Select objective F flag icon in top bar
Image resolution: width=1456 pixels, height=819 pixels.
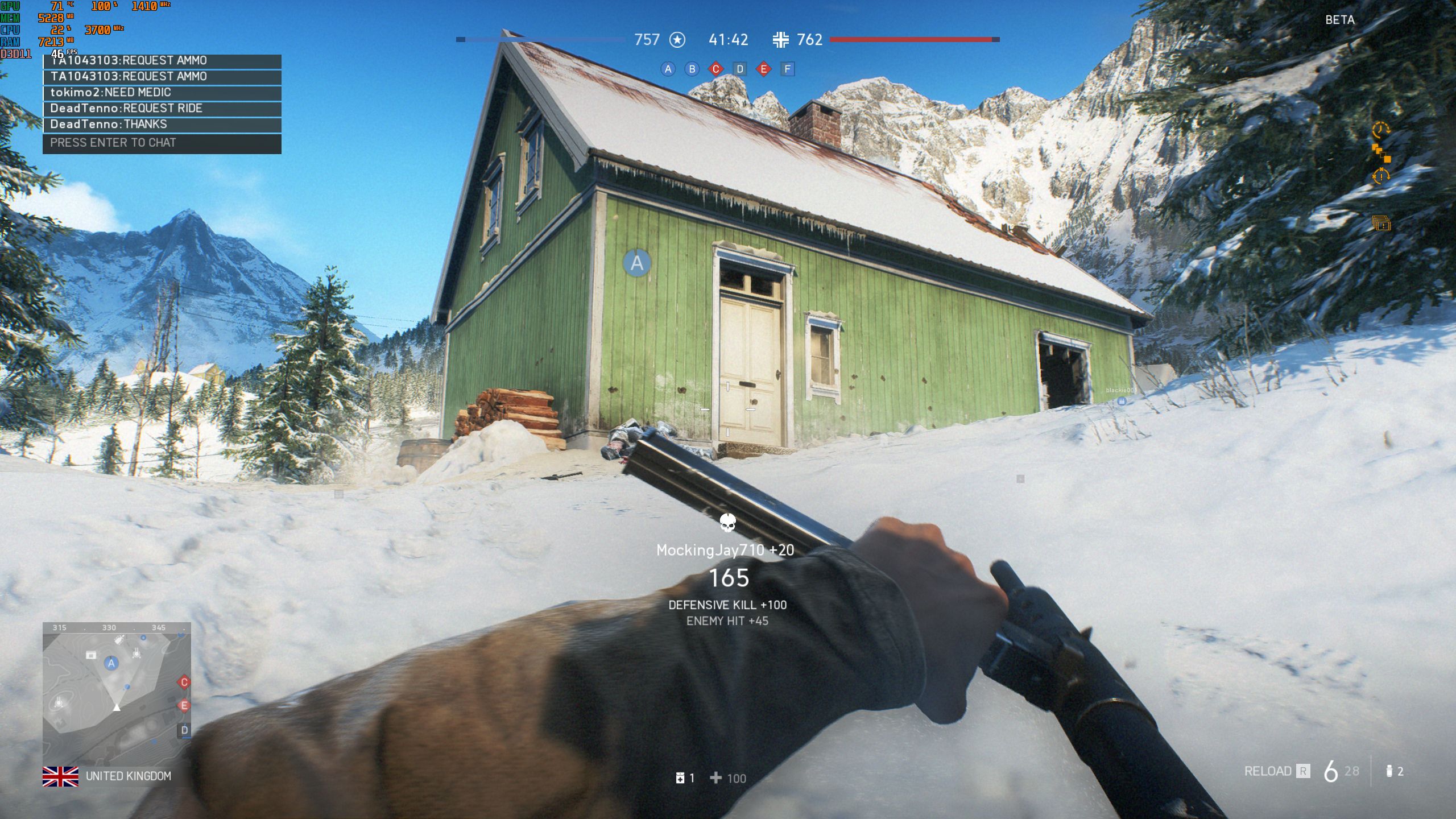pyautogui.click(x=788, y=69)
